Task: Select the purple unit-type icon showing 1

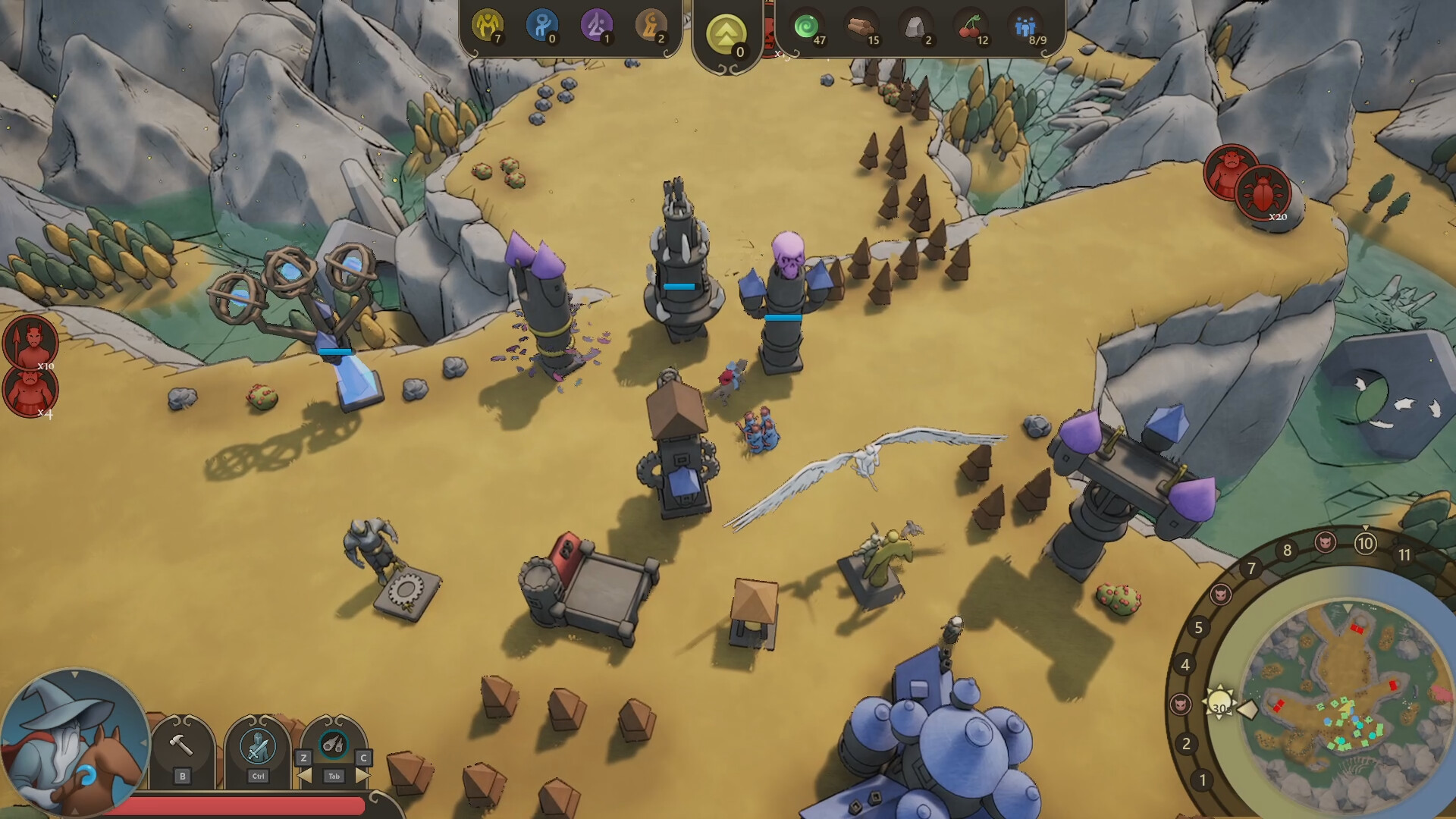Action: (596, 26)
